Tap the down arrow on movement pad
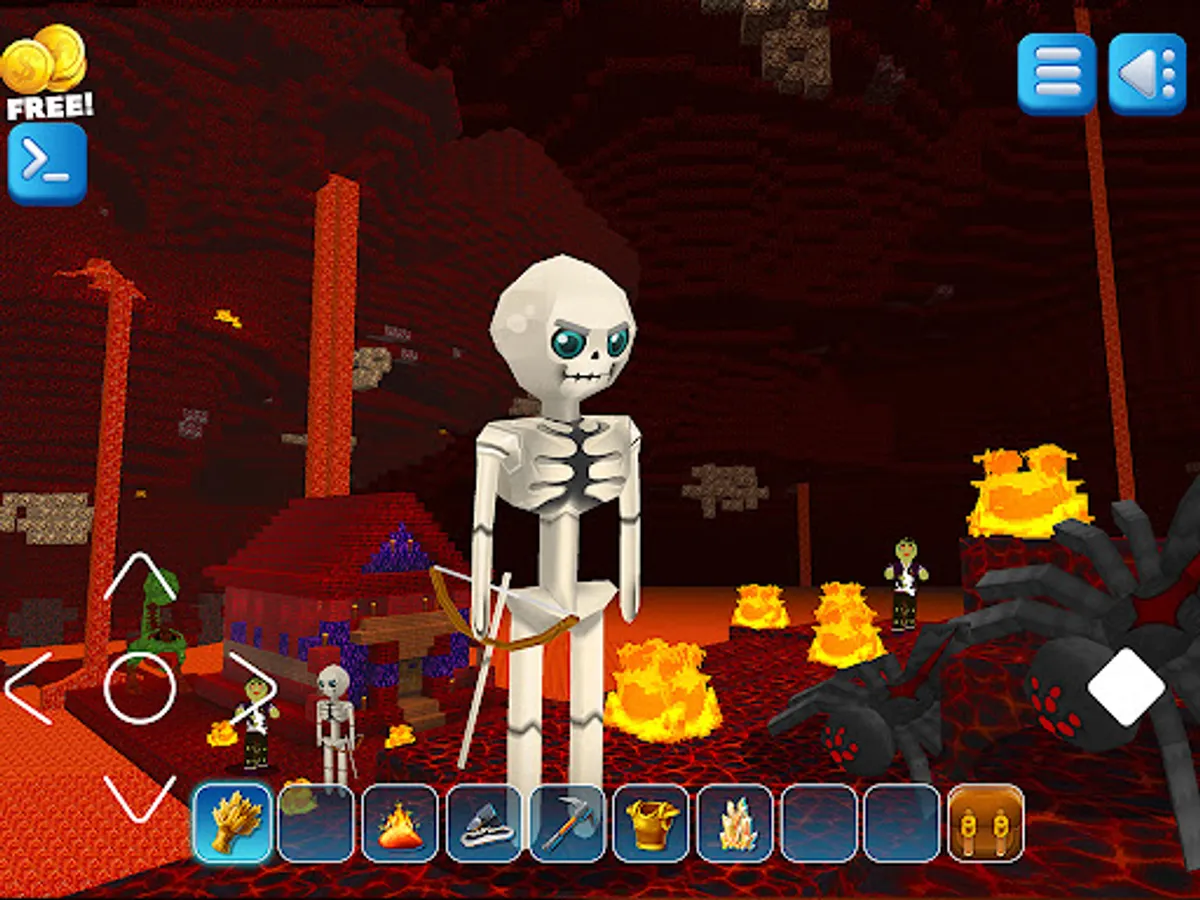 point(140,797)
